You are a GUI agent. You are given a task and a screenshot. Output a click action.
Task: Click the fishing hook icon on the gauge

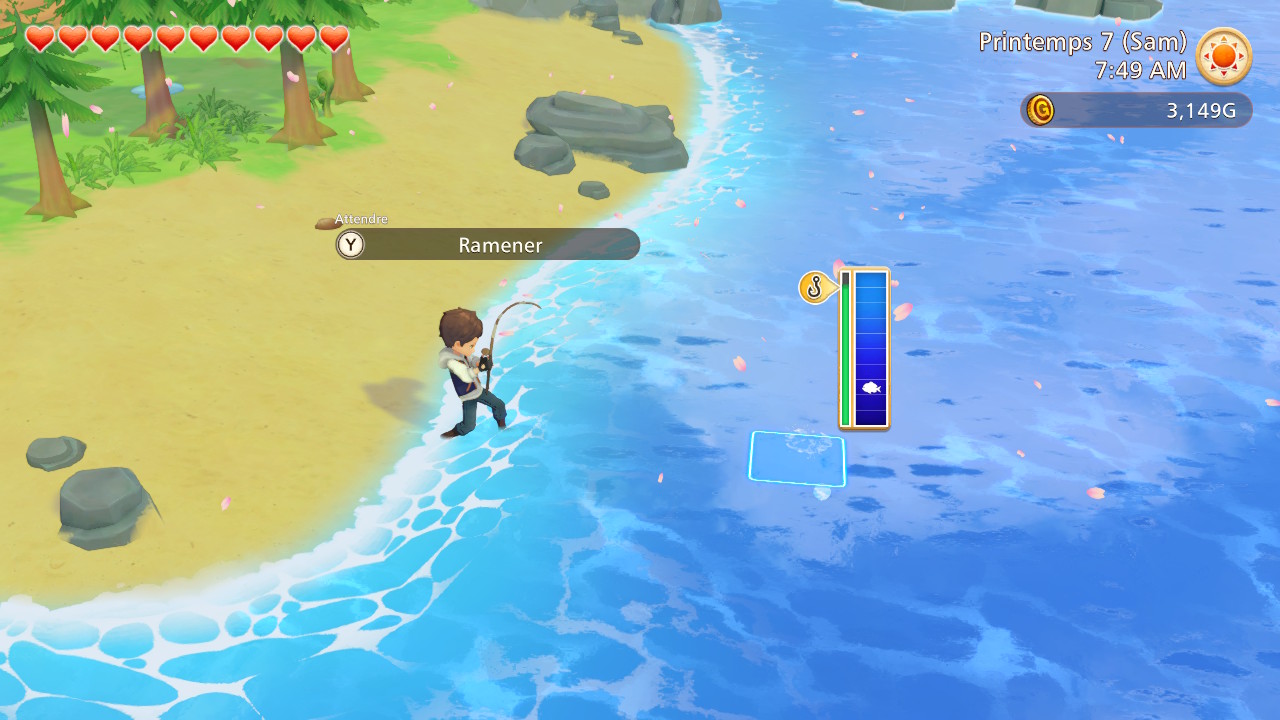(x=815, y=288)
